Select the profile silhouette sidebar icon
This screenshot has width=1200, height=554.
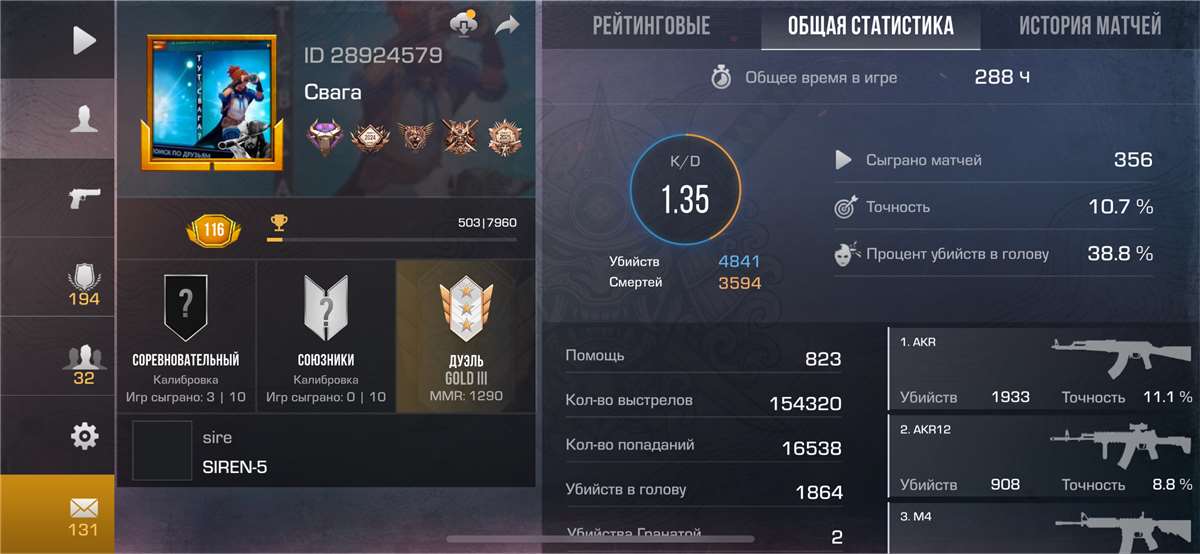84,120
